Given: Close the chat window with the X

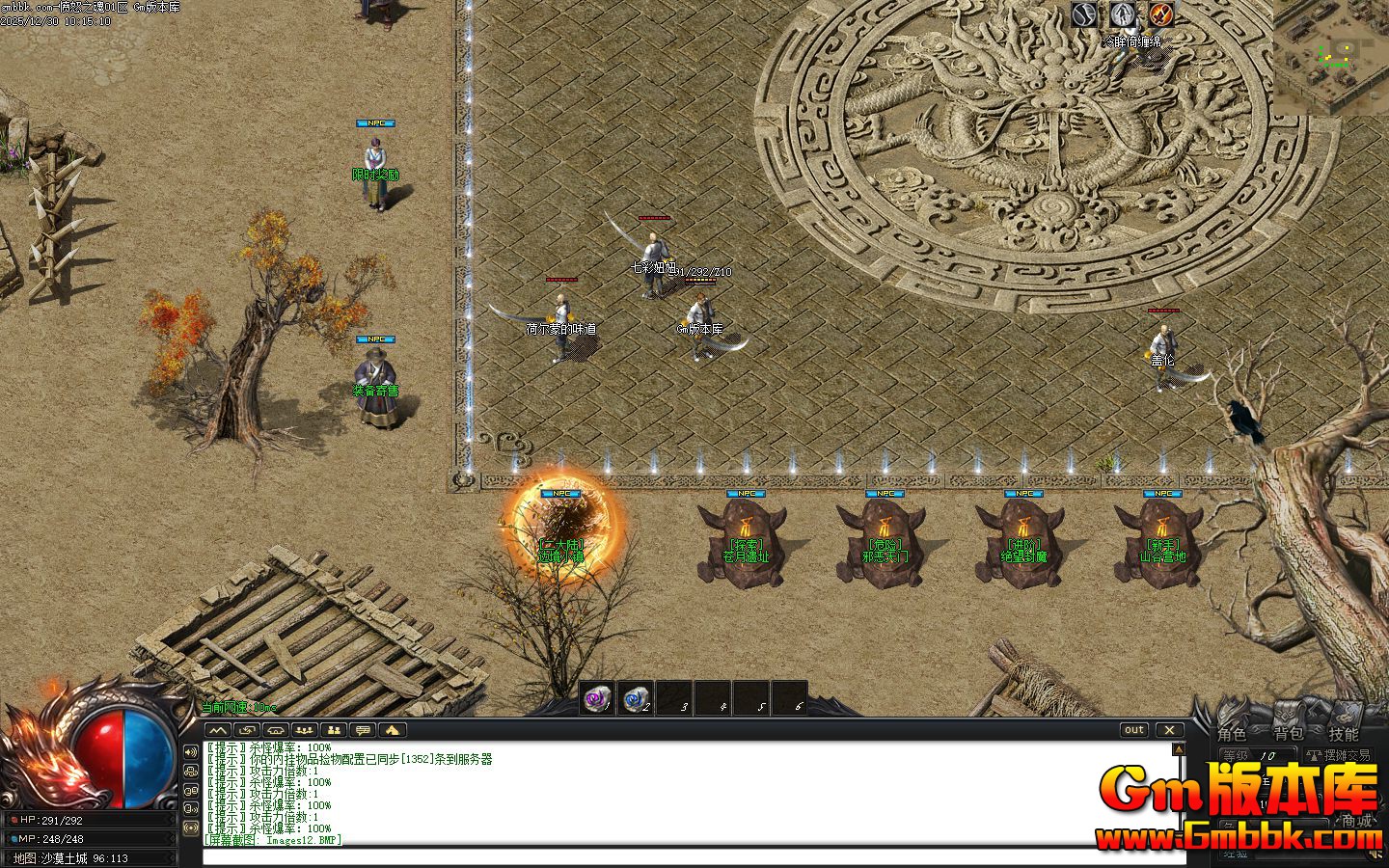Looking at the screenshot, I should coord(1169,730).
